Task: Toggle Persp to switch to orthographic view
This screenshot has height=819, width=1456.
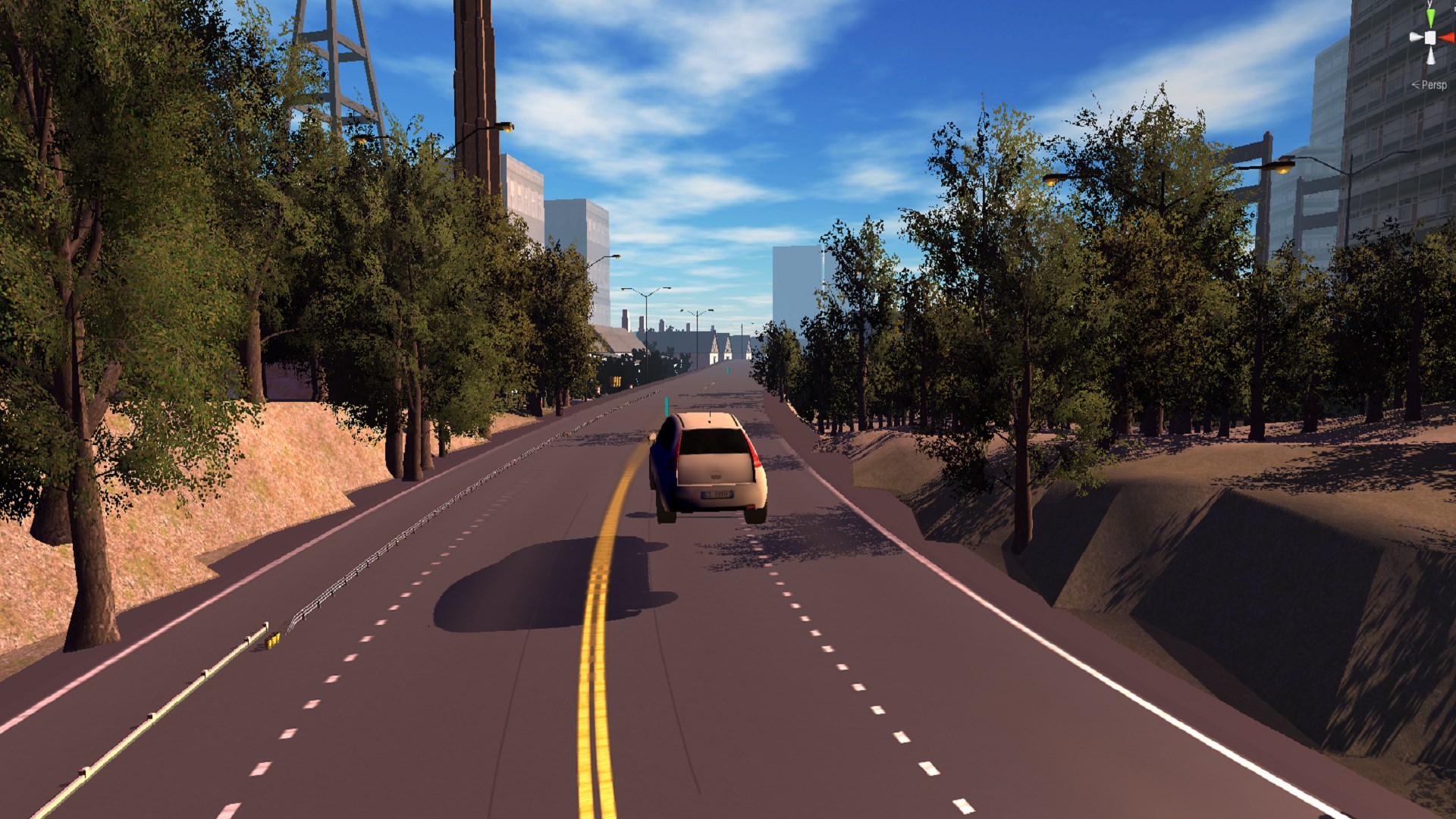Action: 1433,85
